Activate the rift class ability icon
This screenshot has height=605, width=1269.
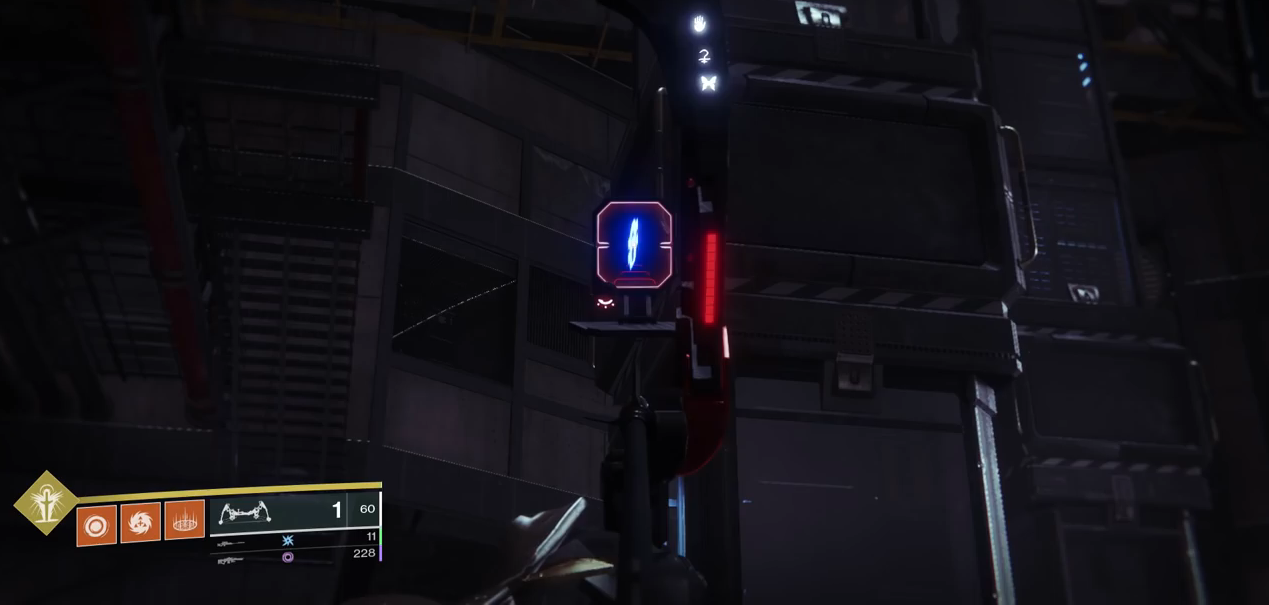pyautogui.click(x=184, y=521)
